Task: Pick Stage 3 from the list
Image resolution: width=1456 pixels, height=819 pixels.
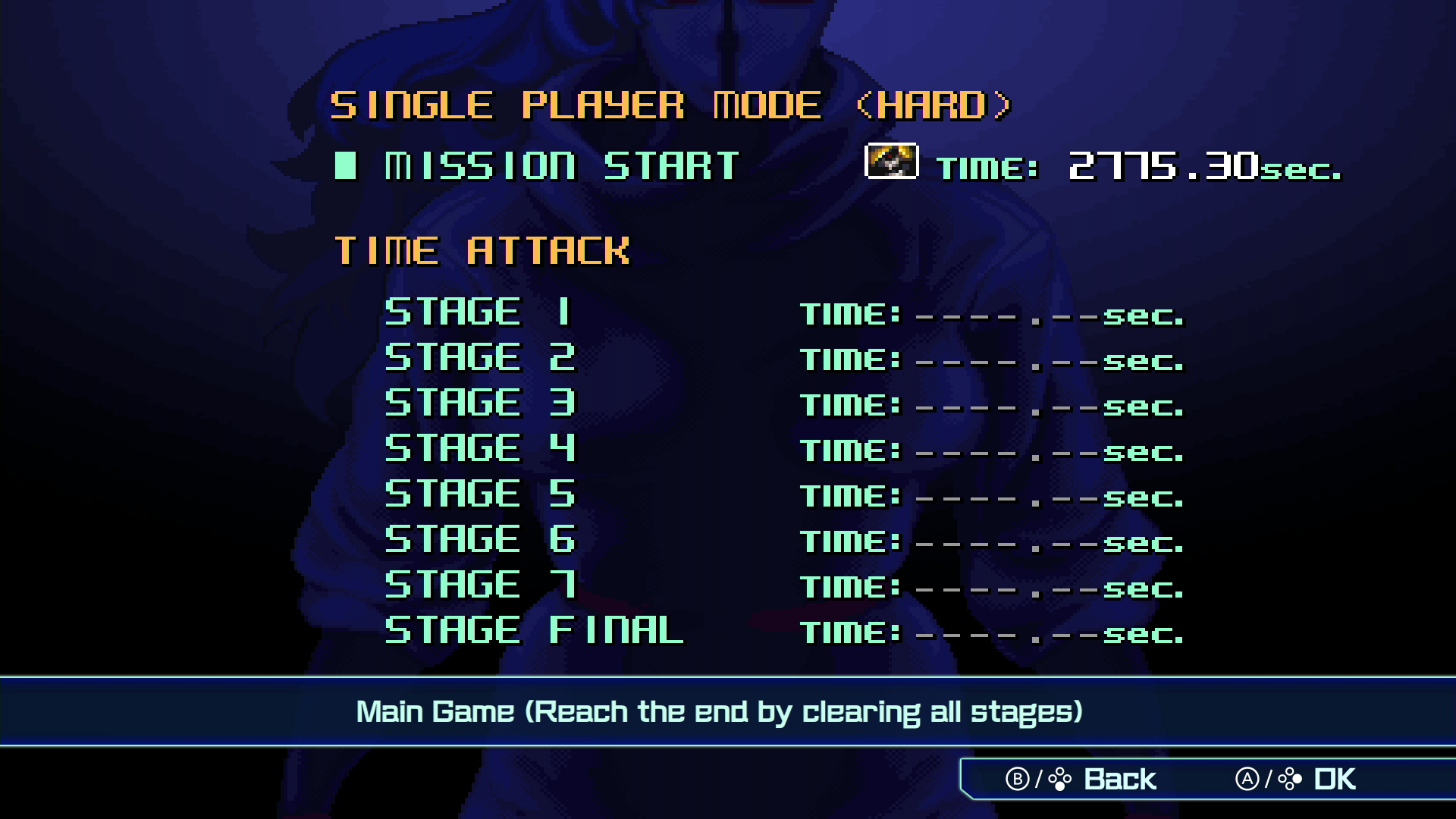Action: pos(480,403)
